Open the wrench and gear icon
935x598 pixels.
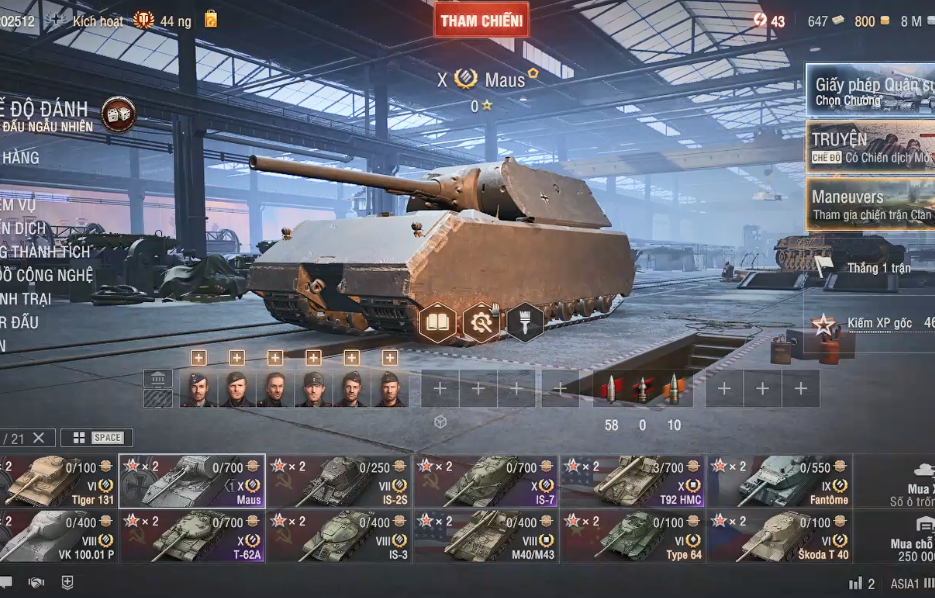(481, 322)
